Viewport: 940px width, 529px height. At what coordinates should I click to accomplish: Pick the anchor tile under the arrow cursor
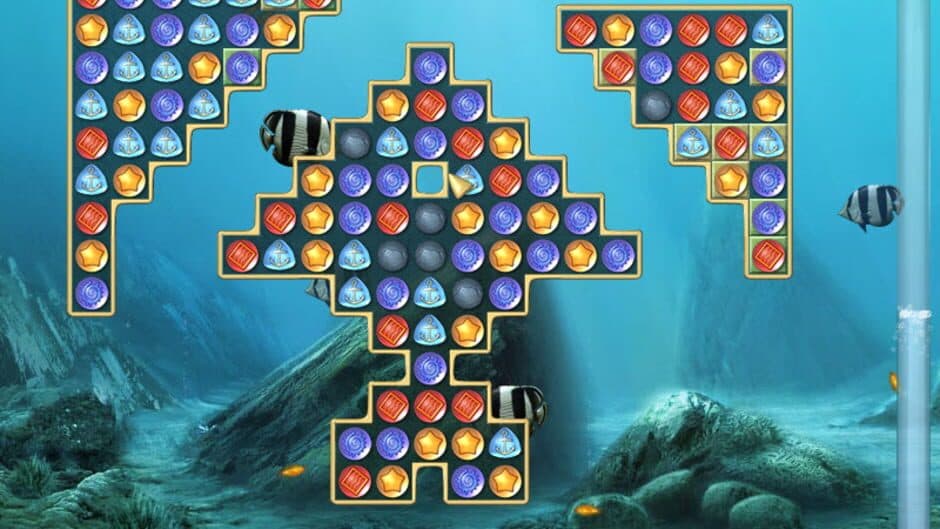click(x=468, y=180)
